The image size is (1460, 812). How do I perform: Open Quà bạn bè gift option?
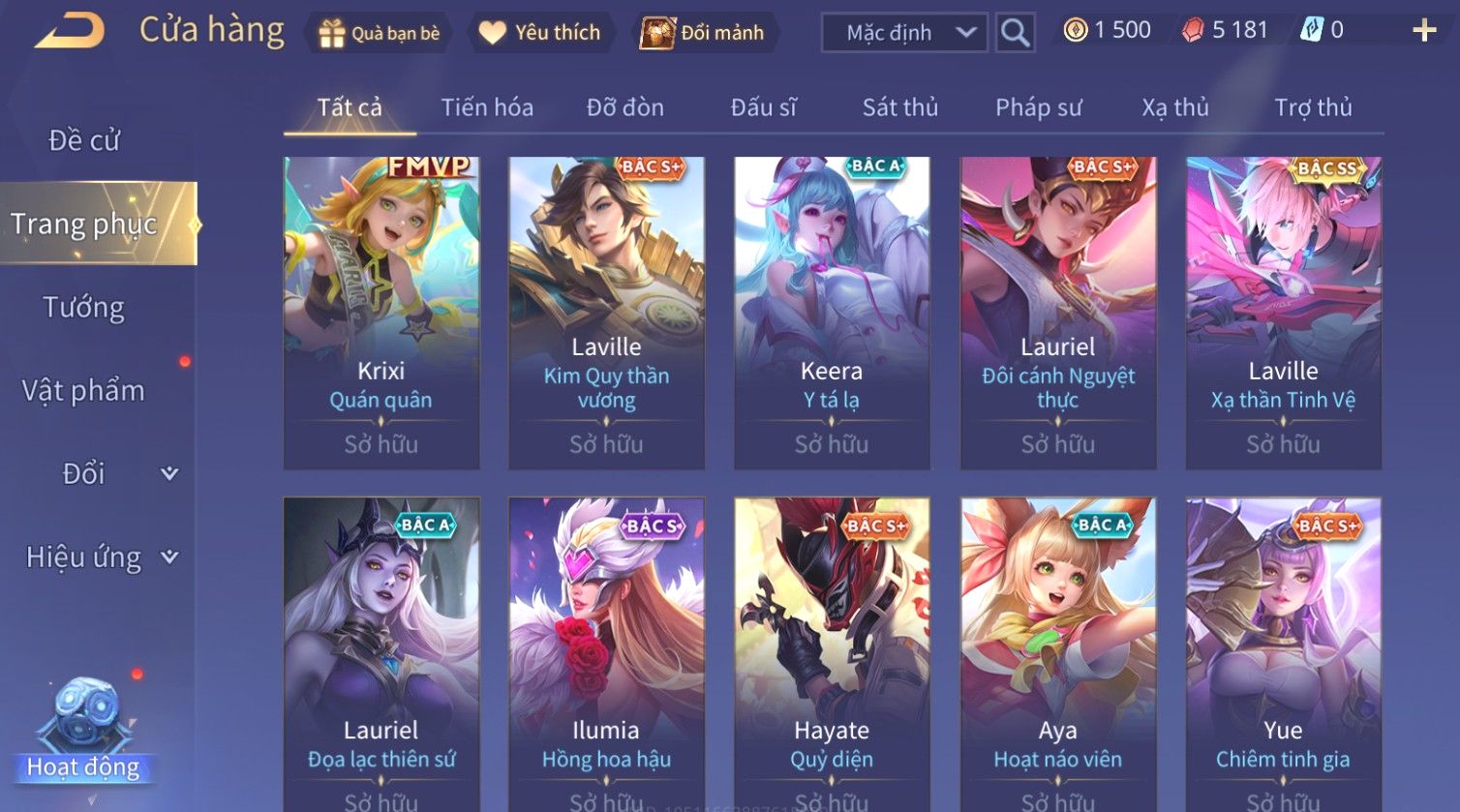(x=380, y=33)
